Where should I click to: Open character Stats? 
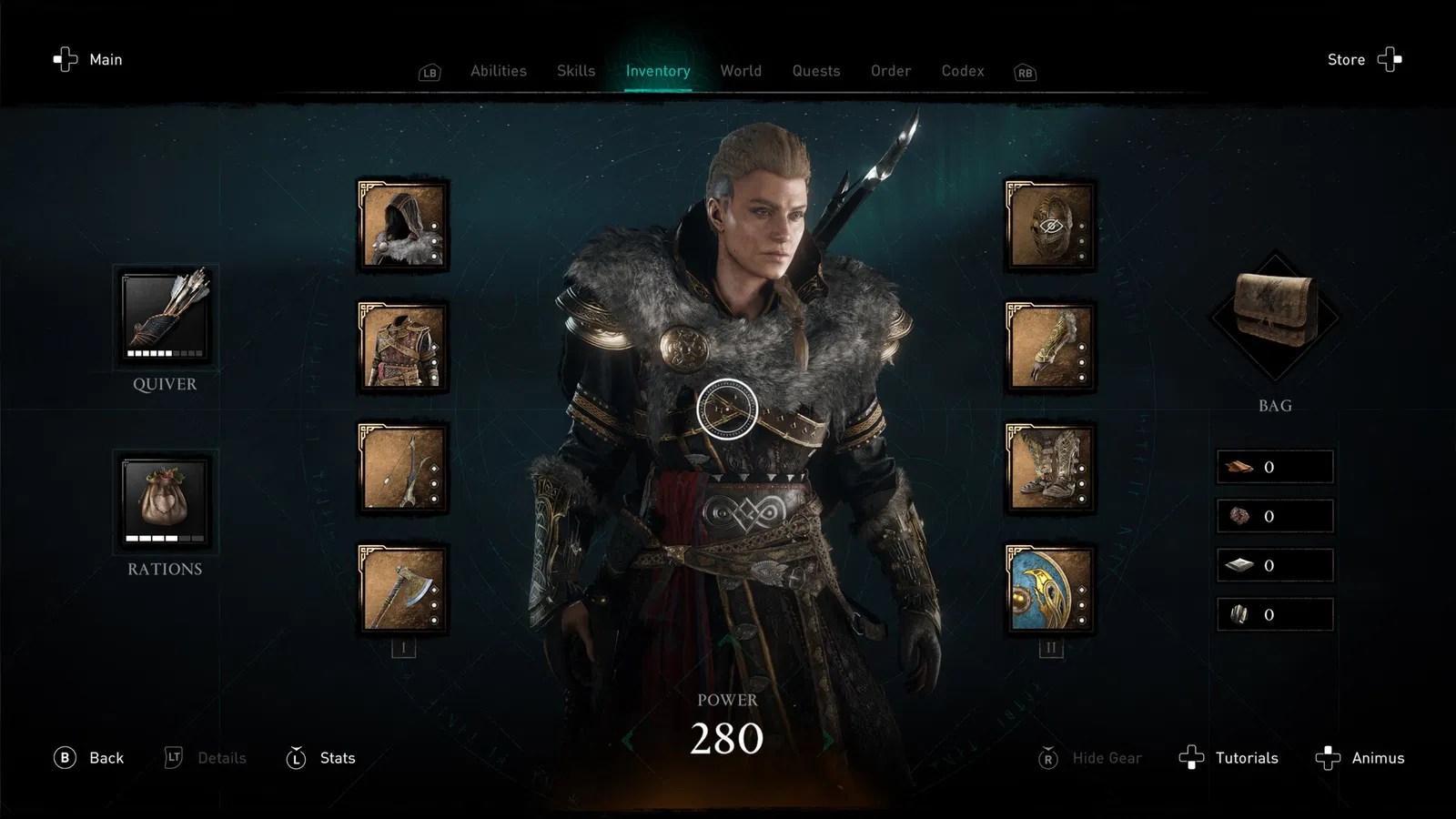coord(336,757)
